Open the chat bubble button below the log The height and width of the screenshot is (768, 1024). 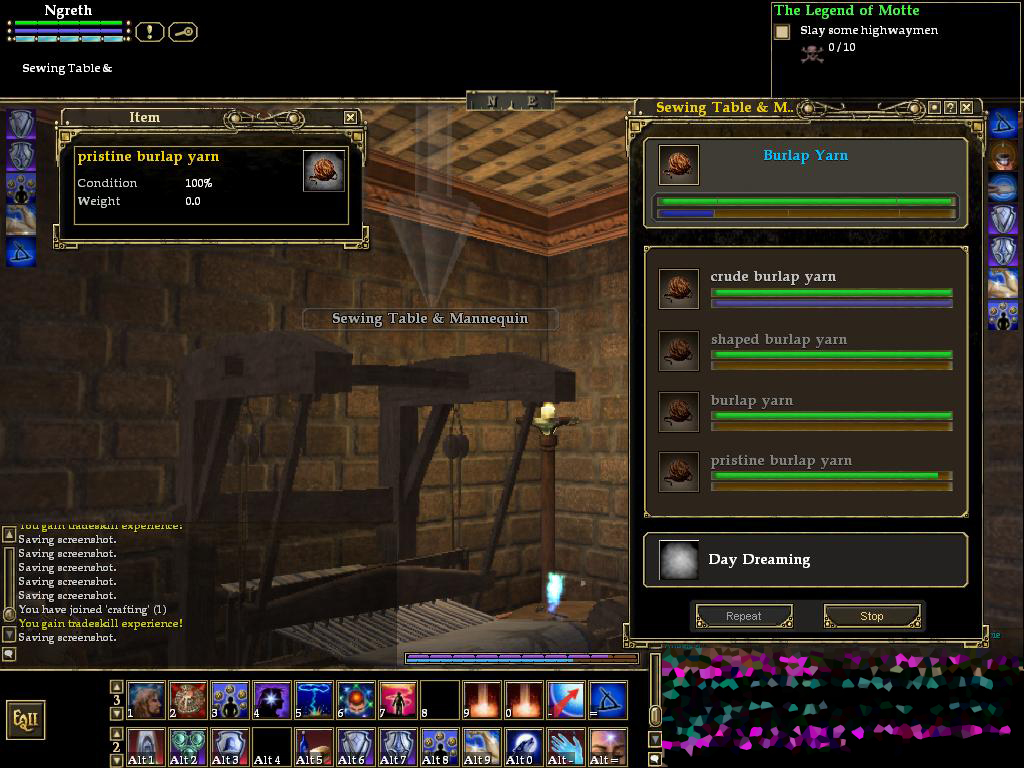tap(9, 654)
